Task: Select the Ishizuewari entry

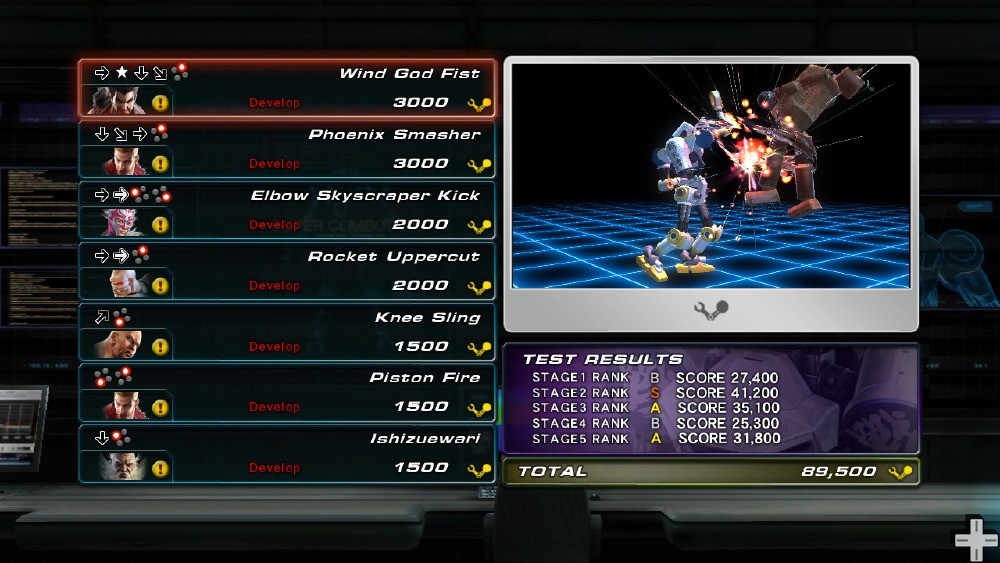Action: tap(287, 453)
